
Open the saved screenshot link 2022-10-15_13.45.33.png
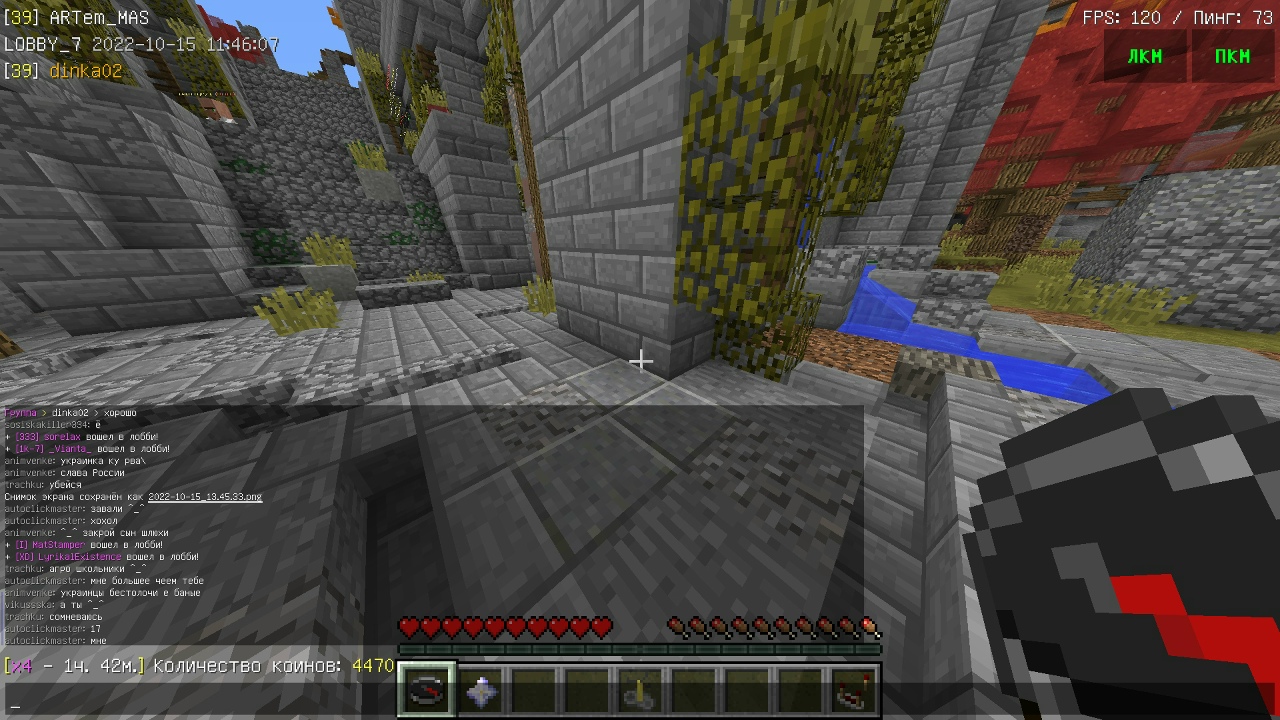(x=205, y=497)
